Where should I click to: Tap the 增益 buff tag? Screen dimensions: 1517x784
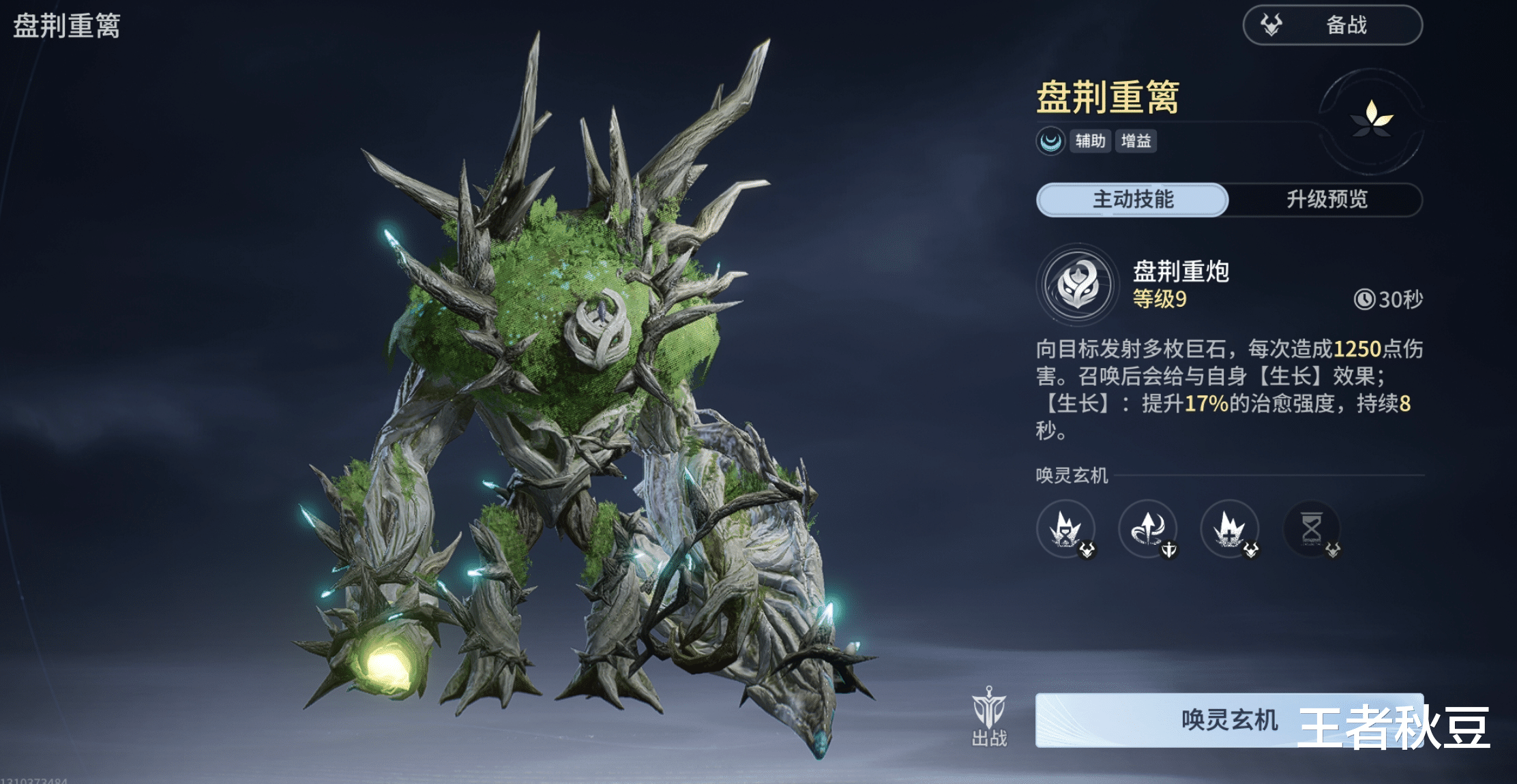click(1136, 141)
